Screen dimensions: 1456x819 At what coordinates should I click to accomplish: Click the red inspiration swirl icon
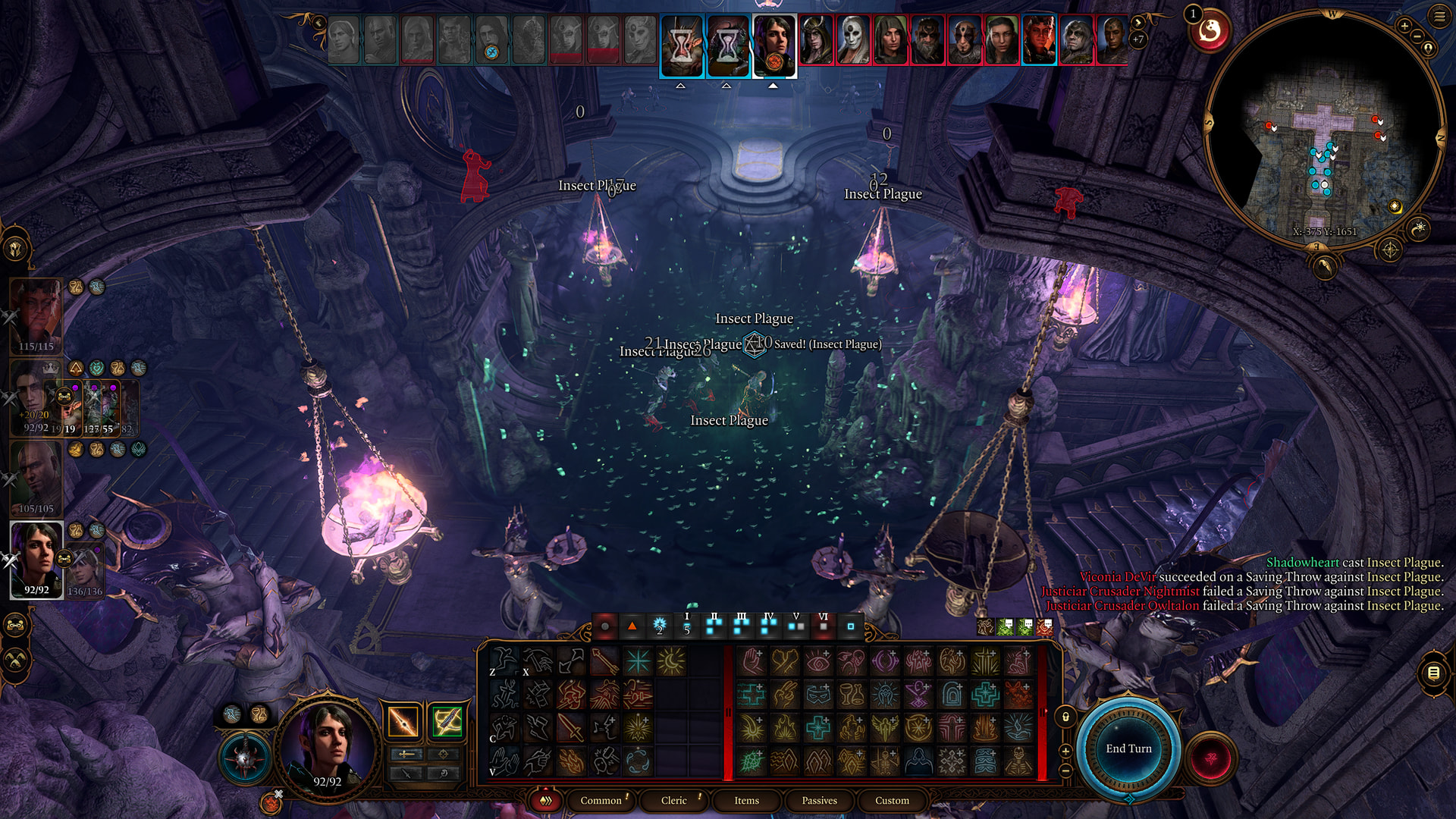[x=1210, y=31]
